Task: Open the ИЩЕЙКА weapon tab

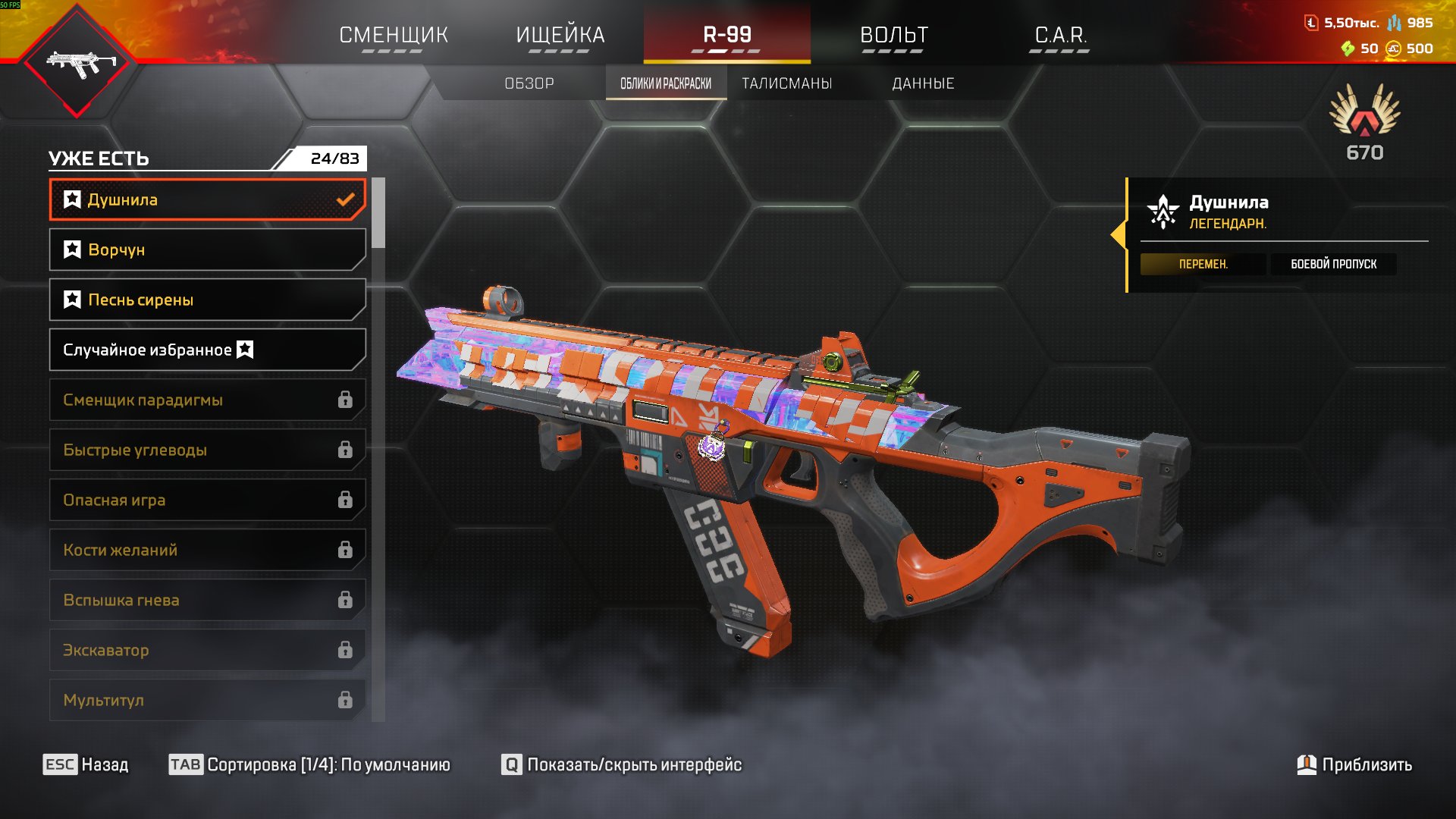Action: [560, 35]
